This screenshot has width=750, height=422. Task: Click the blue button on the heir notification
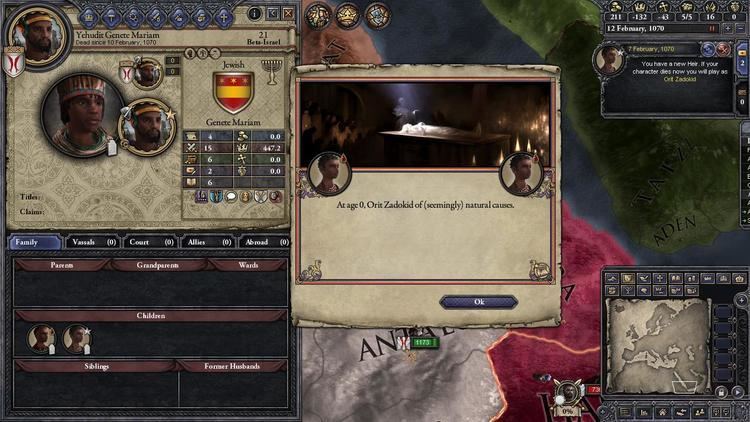tap(709, 49)
